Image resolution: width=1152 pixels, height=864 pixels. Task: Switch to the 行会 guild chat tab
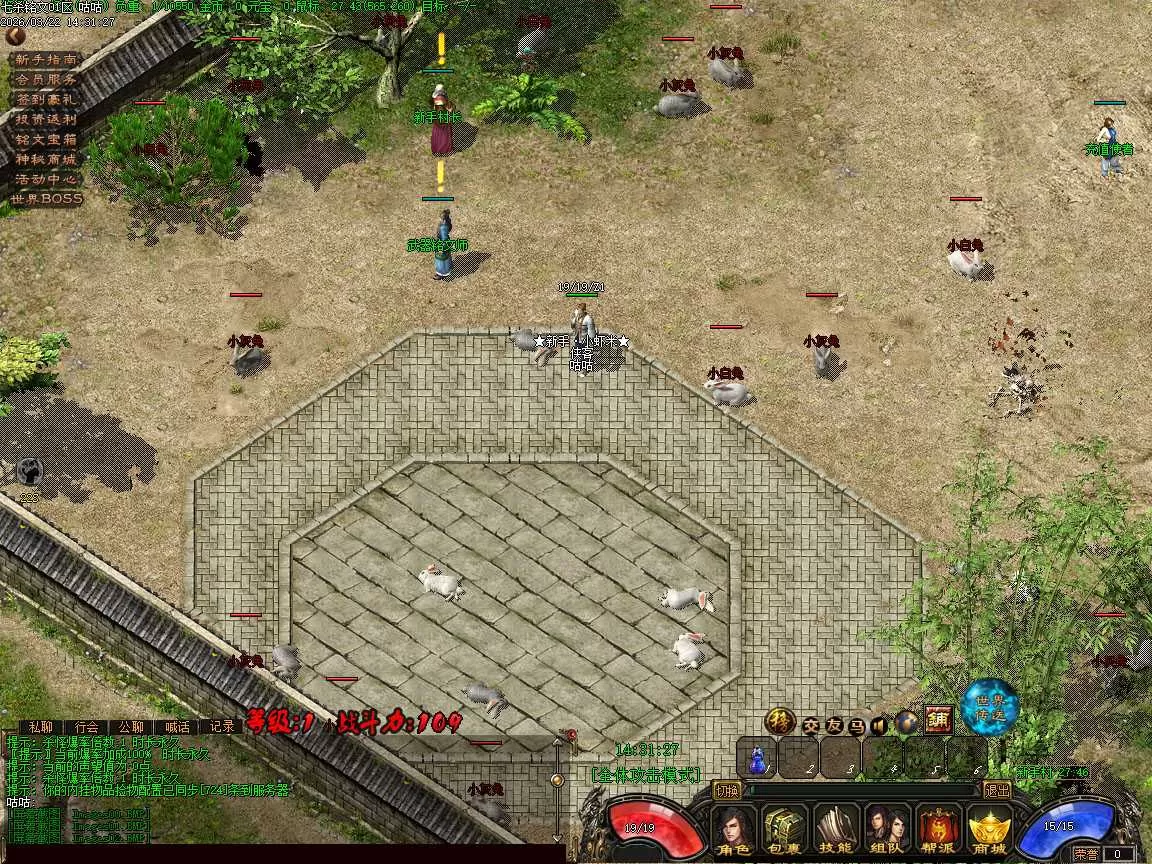coord(87,727)
